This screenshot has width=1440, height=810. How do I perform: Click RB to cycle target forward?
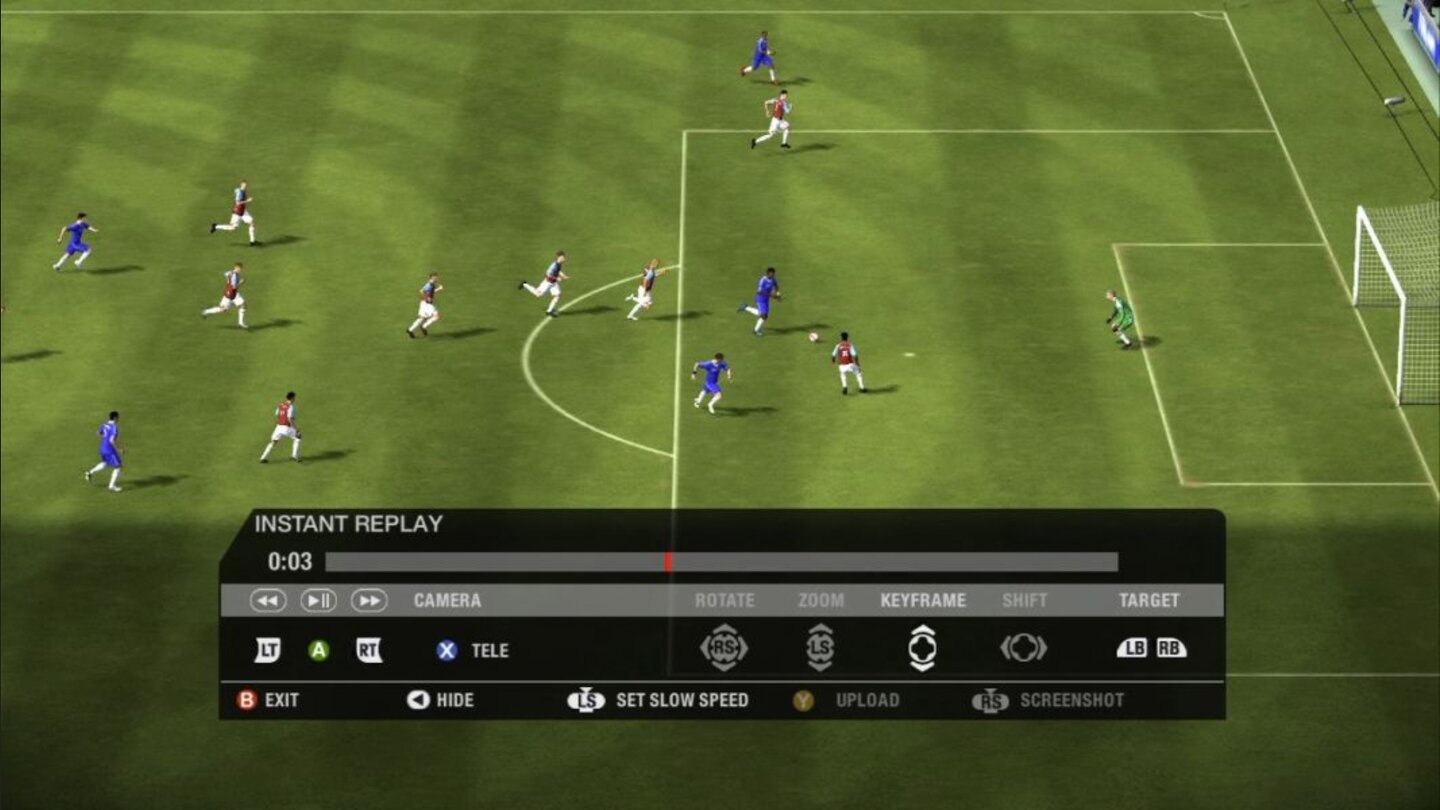[x=1171, y=648]
